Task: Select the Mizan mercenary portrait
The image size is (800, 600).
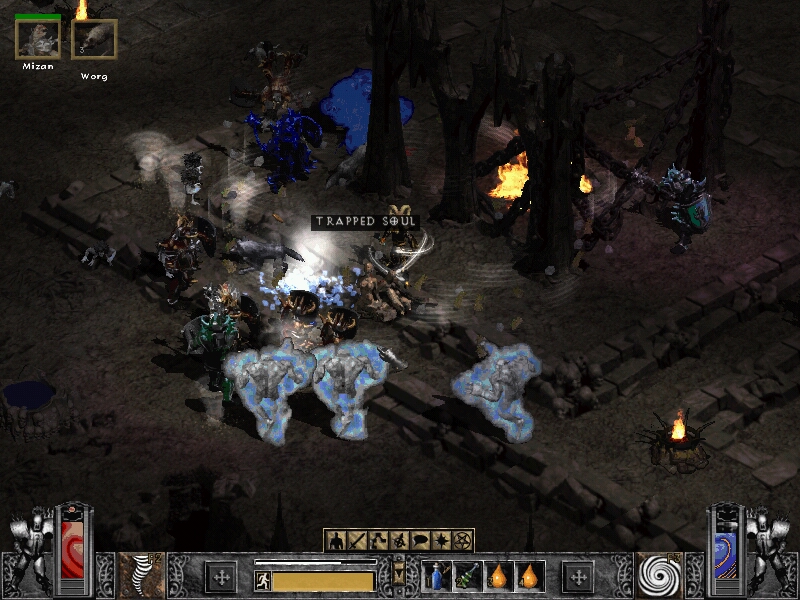Action: 37,40
